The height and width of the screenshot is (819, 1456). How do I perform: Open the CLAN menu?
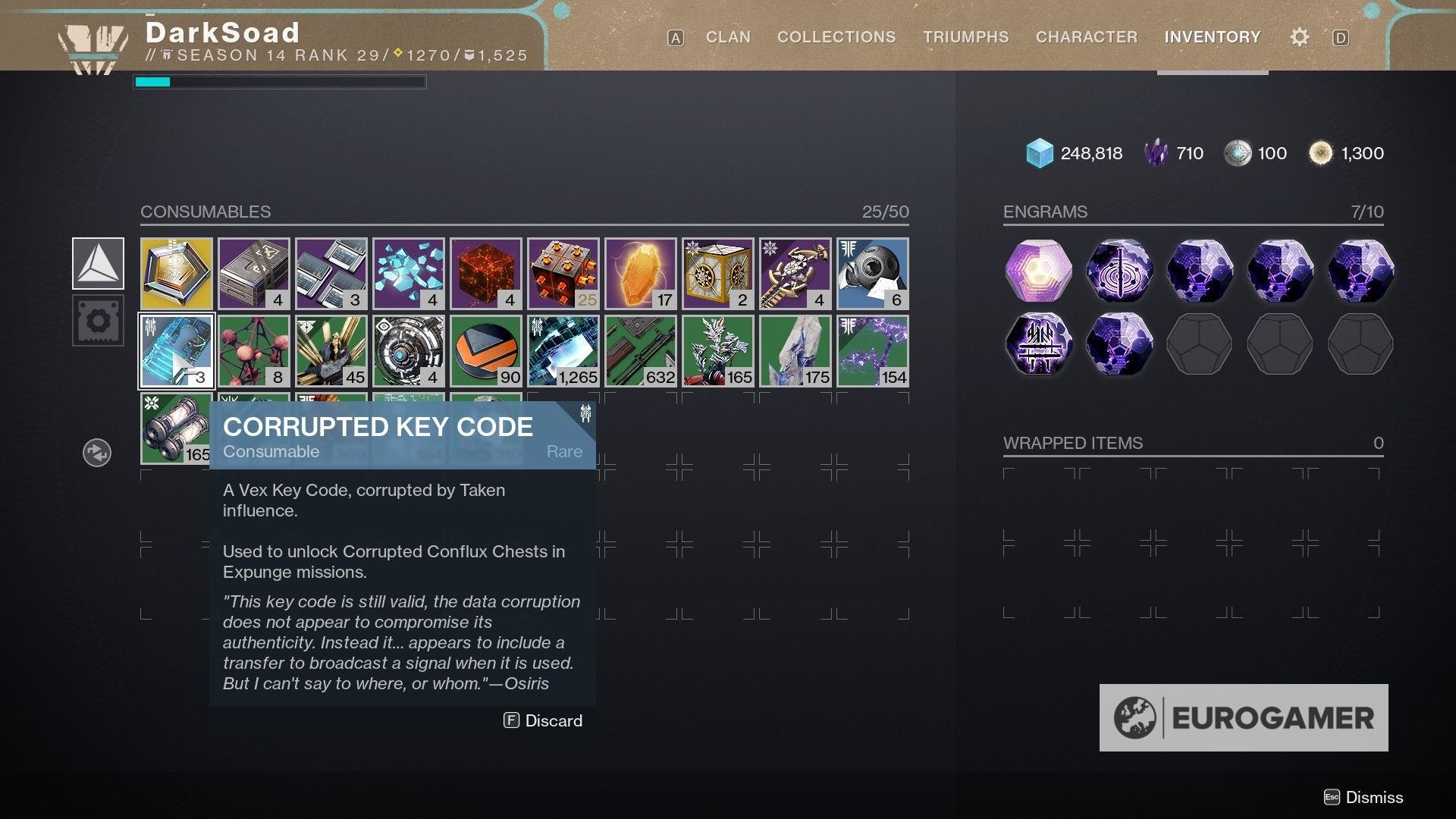click(x=727, y=36)
